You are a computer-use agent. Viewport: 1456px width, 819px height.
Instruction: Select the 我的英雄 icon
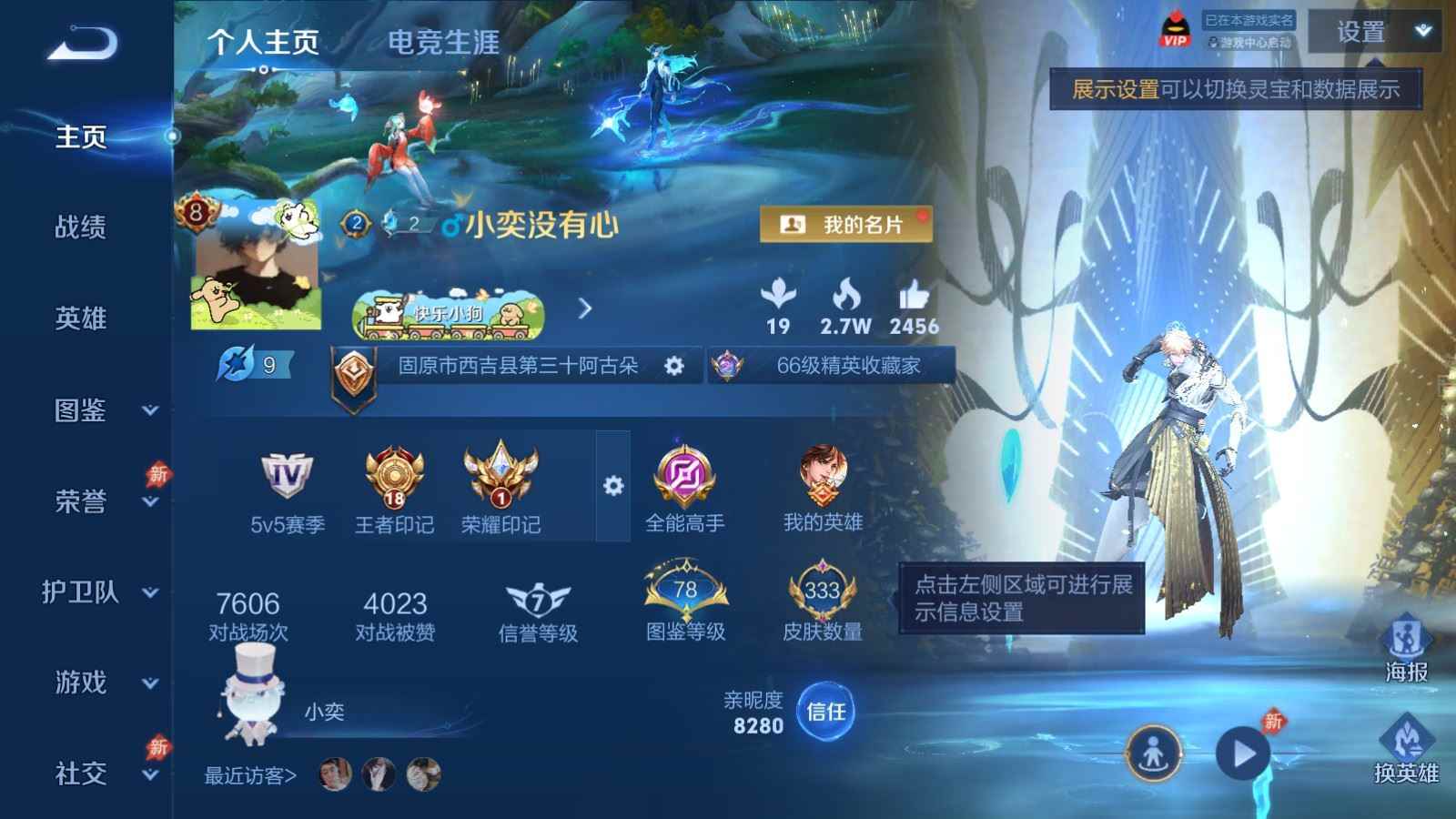(824, 475)
